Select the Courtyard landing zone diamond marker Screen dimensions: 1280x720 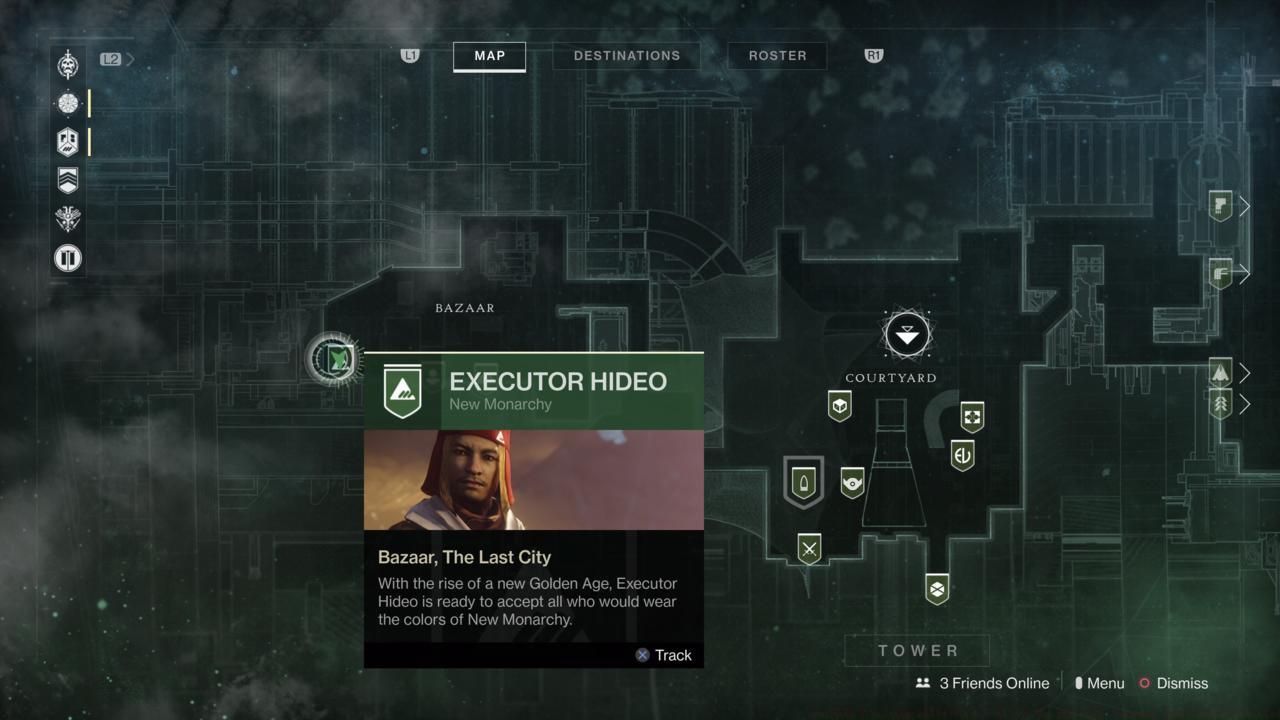pos(906,334)
